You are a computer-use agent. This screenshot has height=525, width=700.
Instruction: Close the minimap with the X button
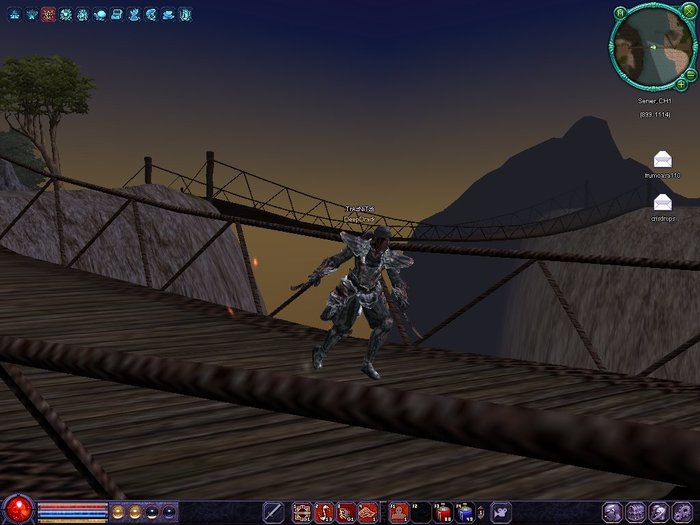coord(688,12)
